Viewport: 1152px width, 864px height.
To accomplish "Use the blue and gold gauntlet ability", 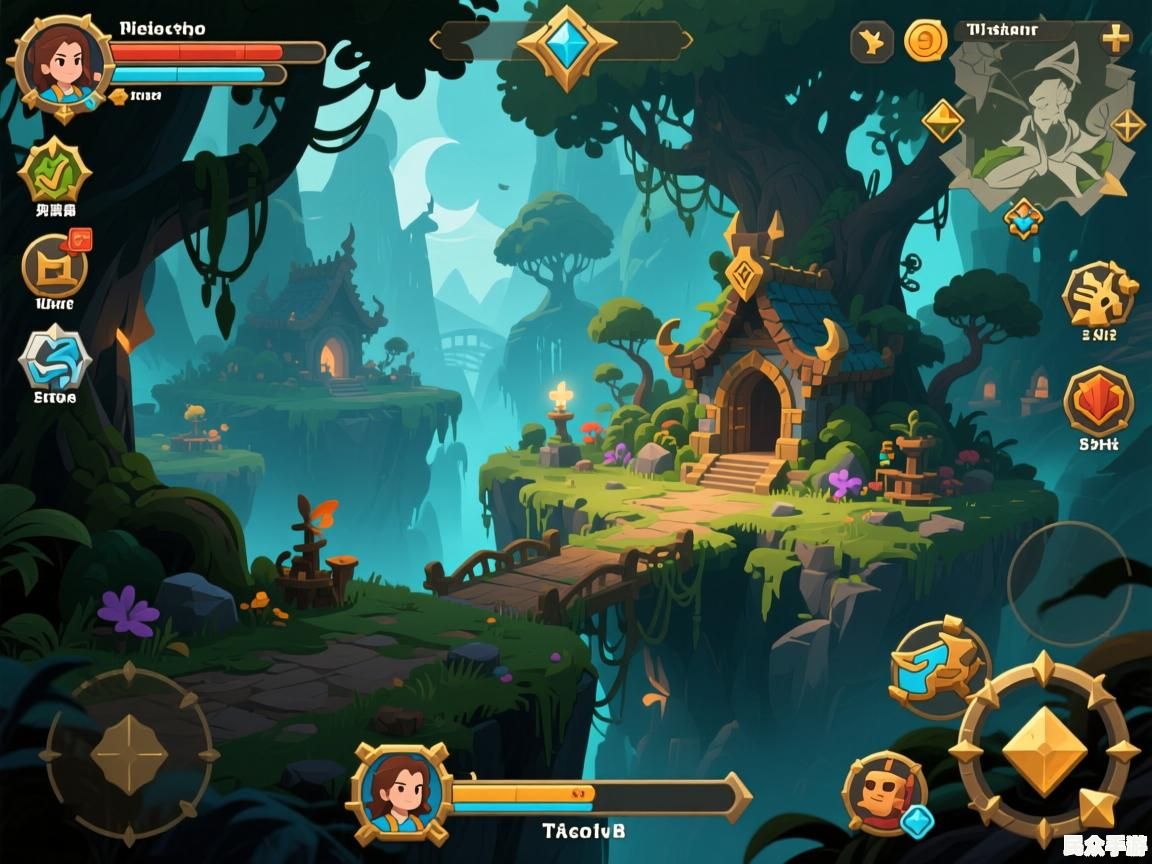I will [x=937, y=667].
